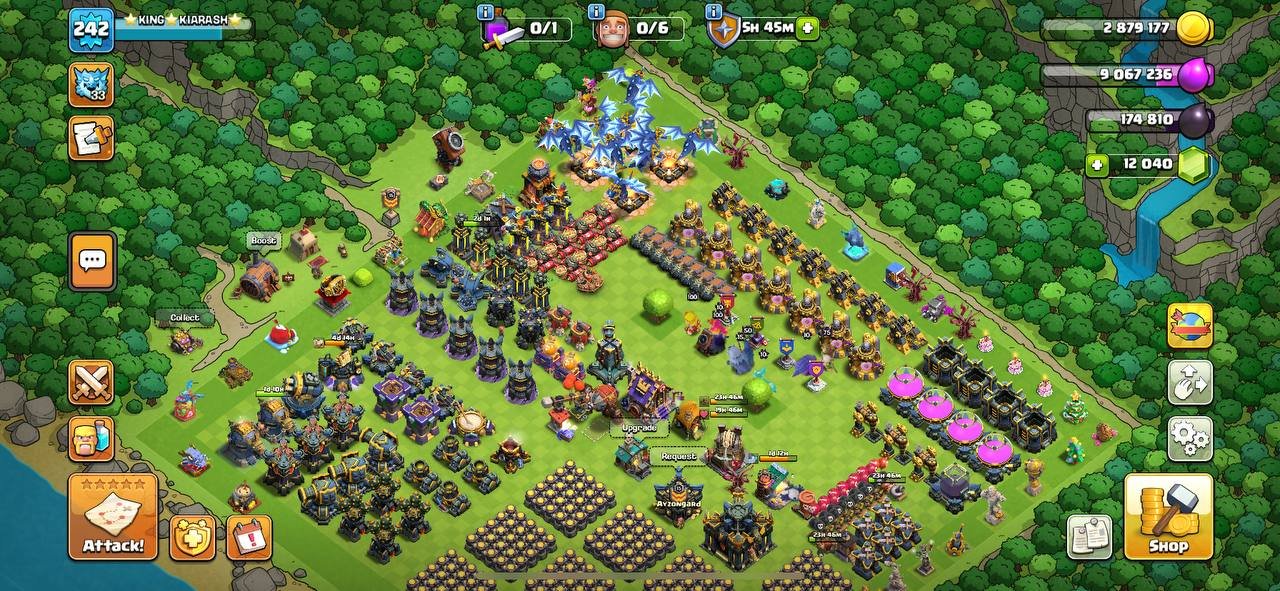Show info for the 0/1 potion and sword counter

(x=487, y=12)
